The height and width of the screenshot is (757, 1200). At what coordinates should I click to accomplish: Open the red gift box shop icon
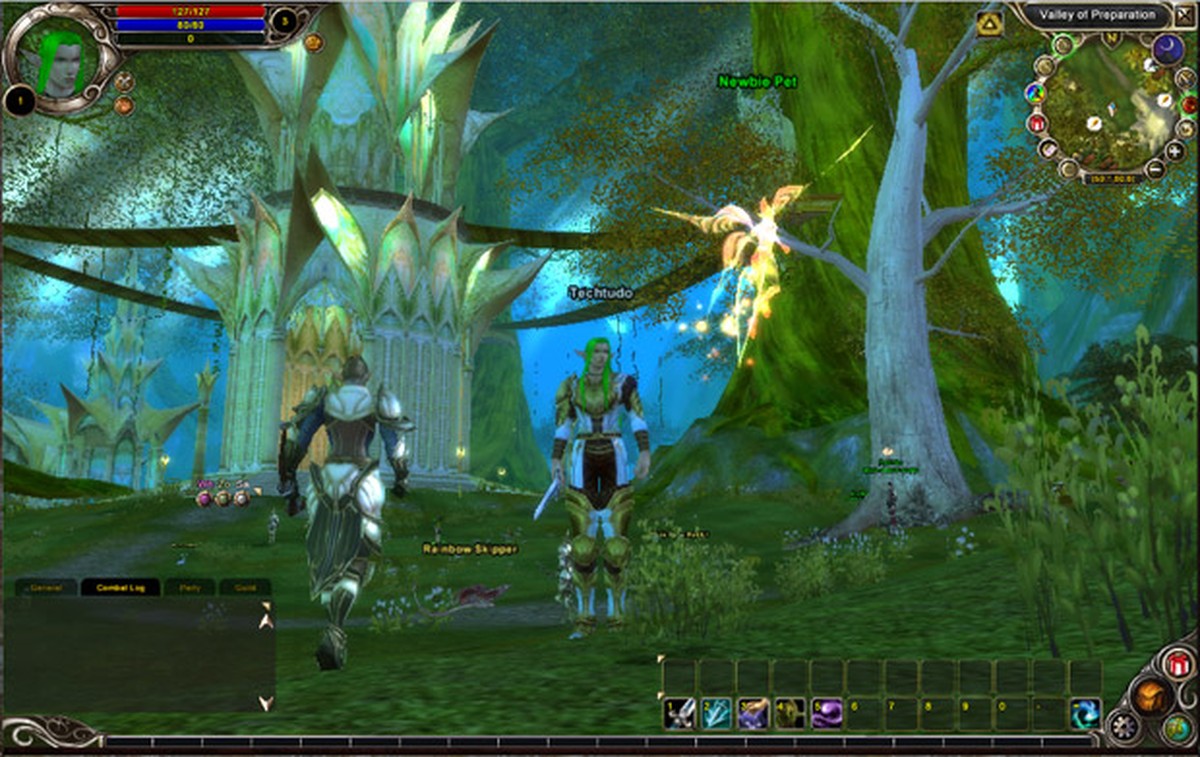[1178, 663]
